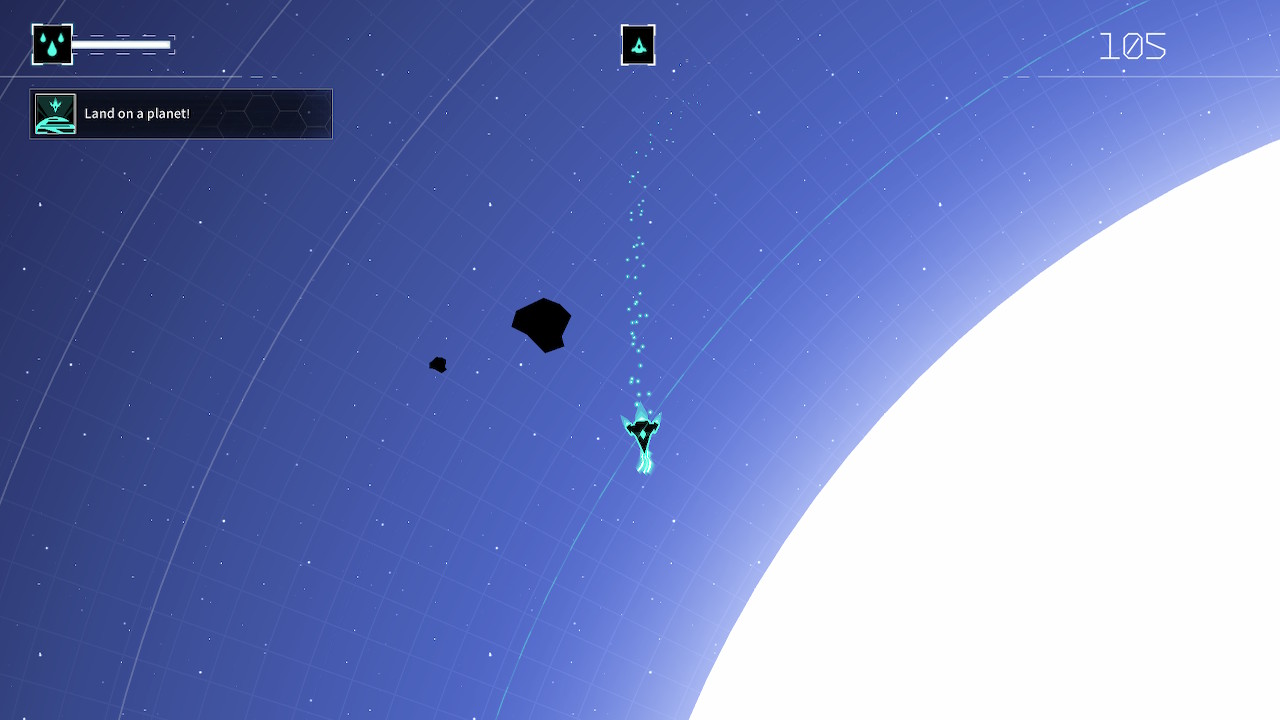Select the planet-landing emblem beside the objective text

click(x=56, y=113)
